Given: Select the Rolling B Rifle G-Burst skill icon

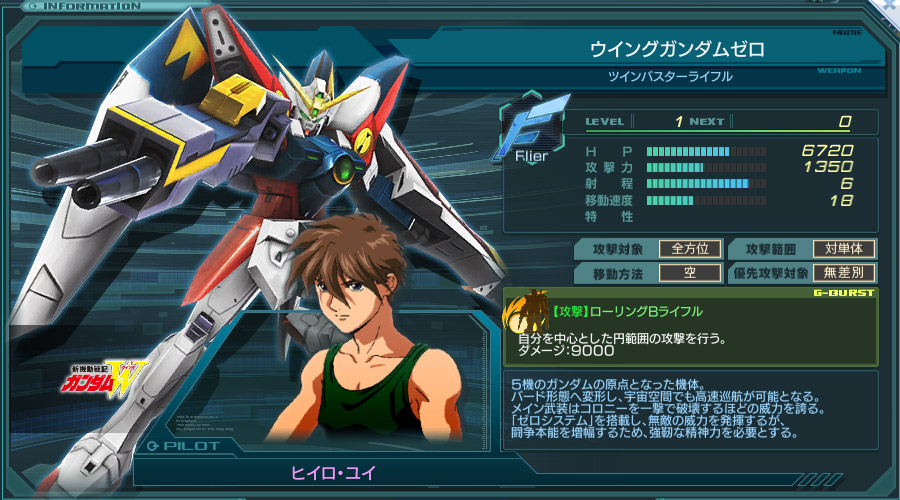Looking at the screenshot, I should [526, 315].
